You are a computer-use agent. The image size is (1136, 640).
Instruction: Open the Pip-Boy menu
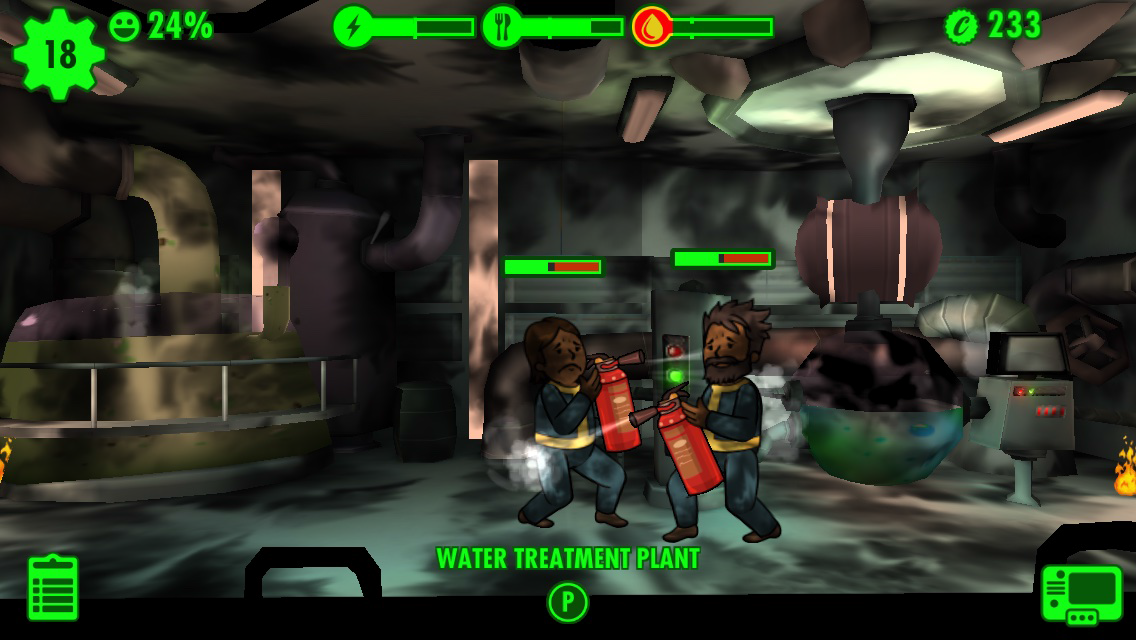pos(1081,593)
